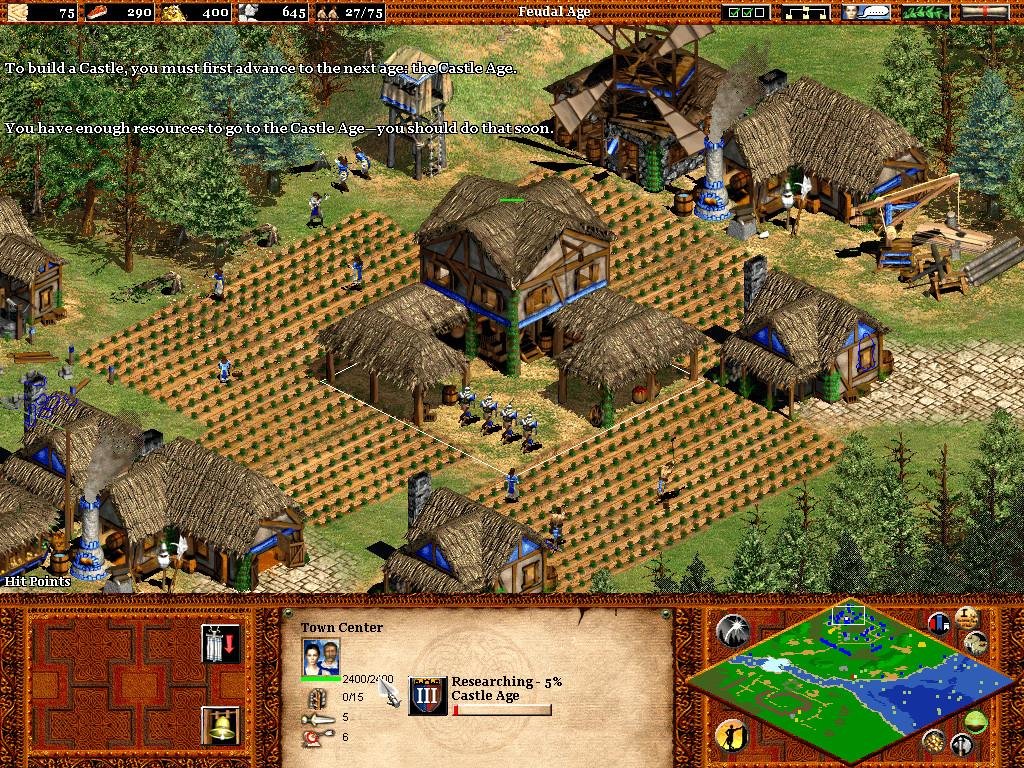Open the chat scroll button beside the minimap
Screen dimensions: 1024x768
coord(977,643)
